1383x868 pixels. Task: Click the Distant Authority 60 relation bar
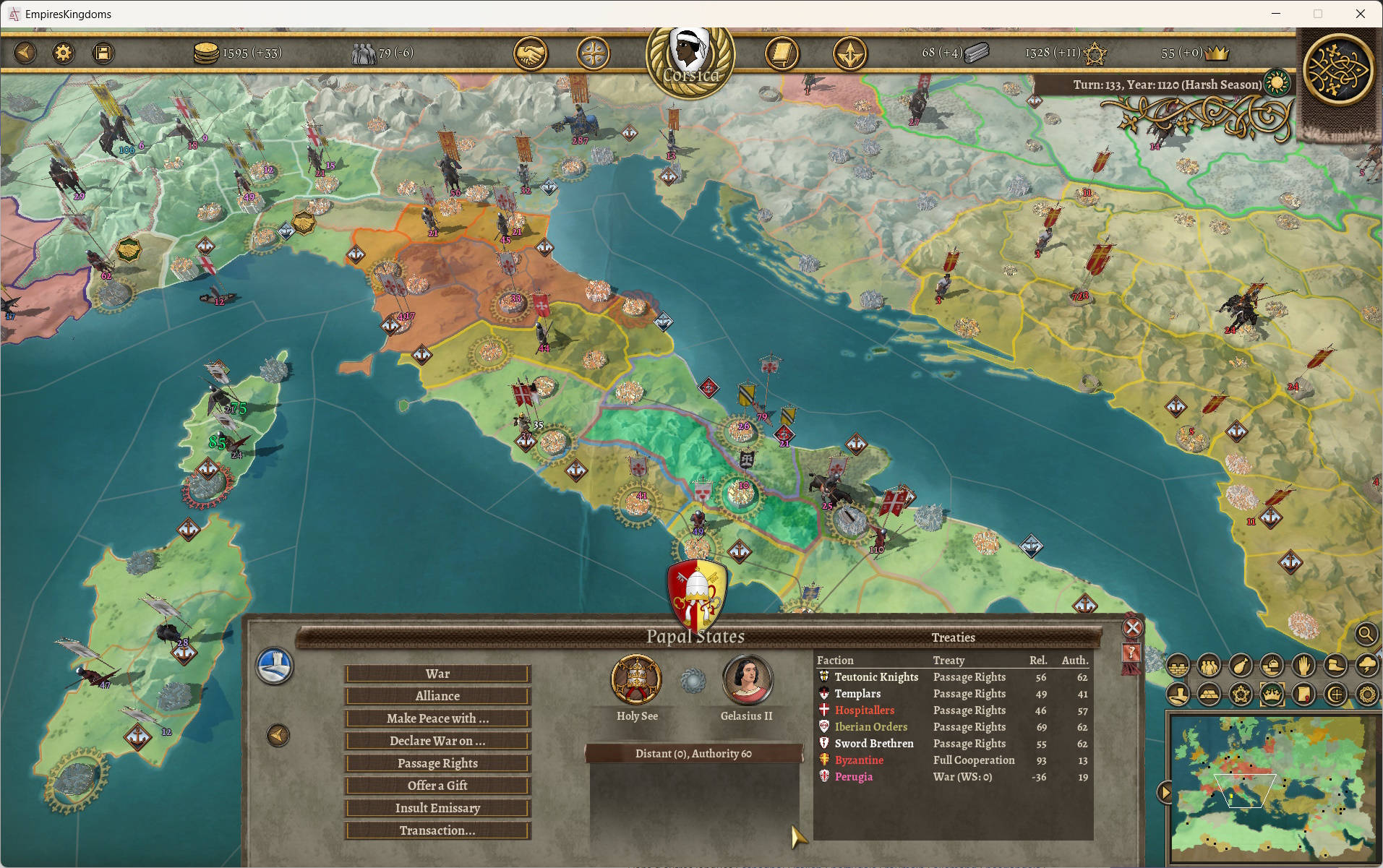coord(695,753)
